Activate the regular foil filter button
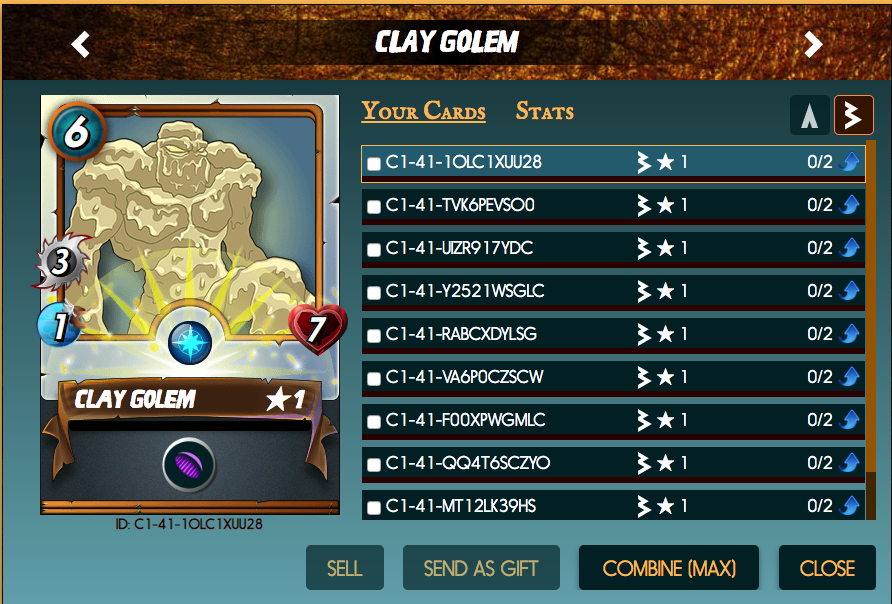Image resolution: width=892 pixels, height=604 pixels. pyautogui.click(x=809, y=116)
